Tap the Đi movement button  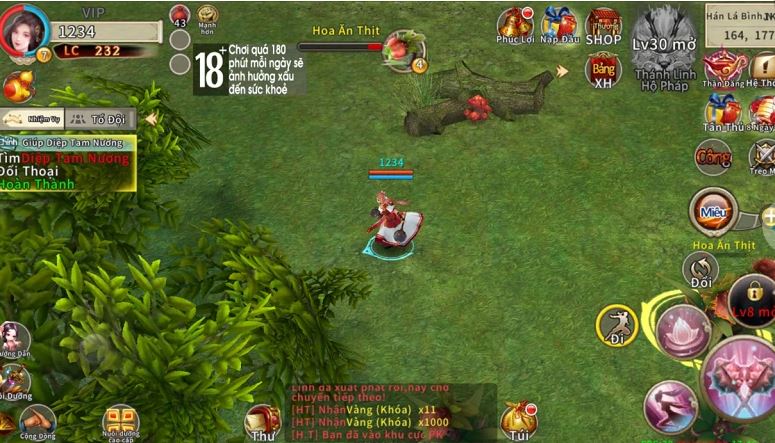pos(617,325)
